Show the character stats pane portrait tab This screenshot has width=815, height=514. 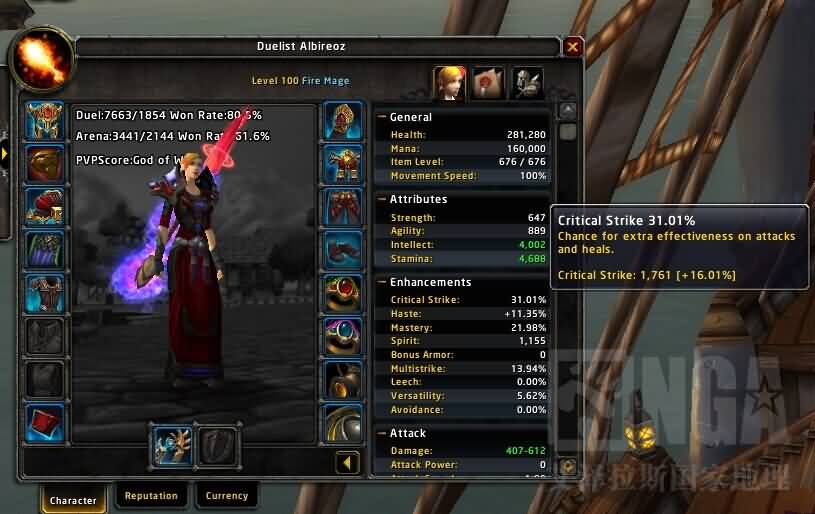point(450,83)
